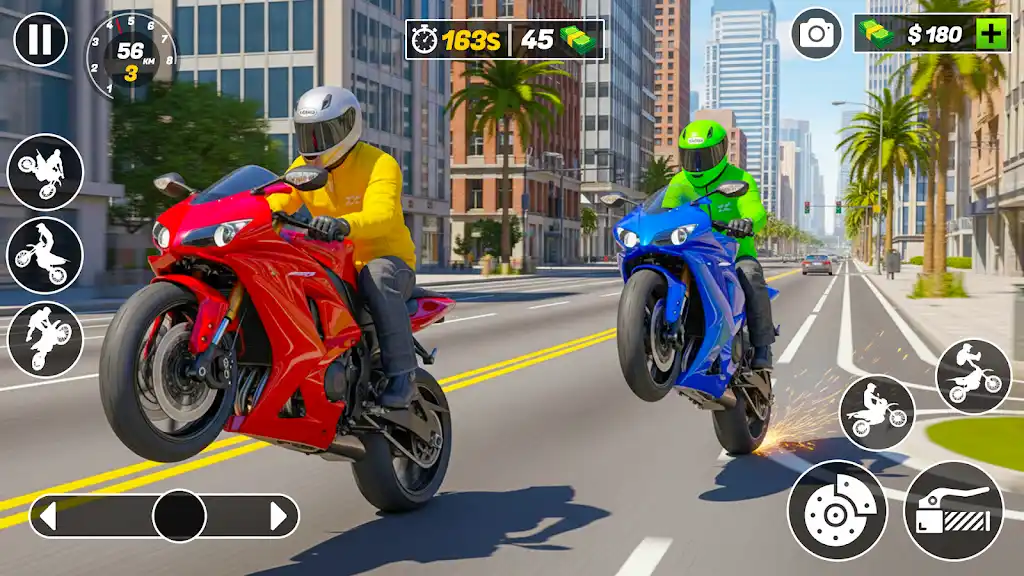Pause the game

point(40,40)
